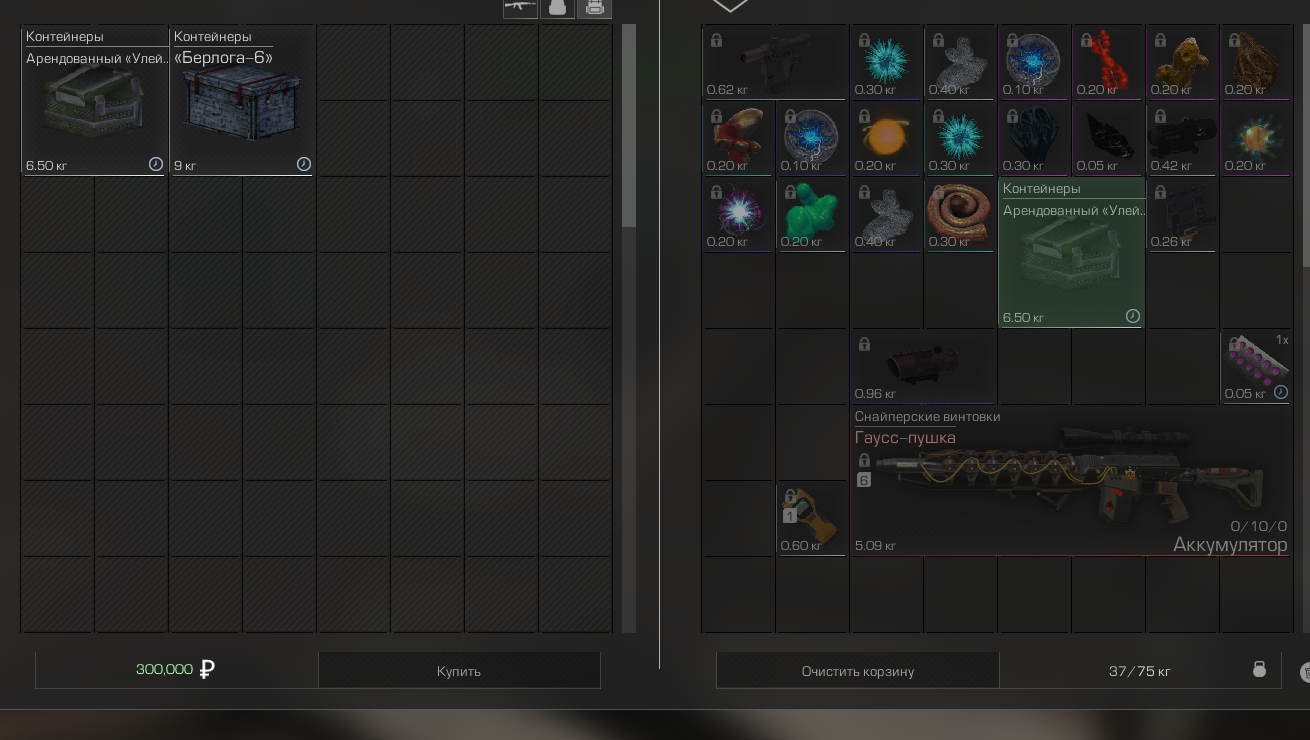1310x740 pixels.
Task: Clear the cart with Очистить корзину
Action: pyautogui.click(x=857, y=671)
